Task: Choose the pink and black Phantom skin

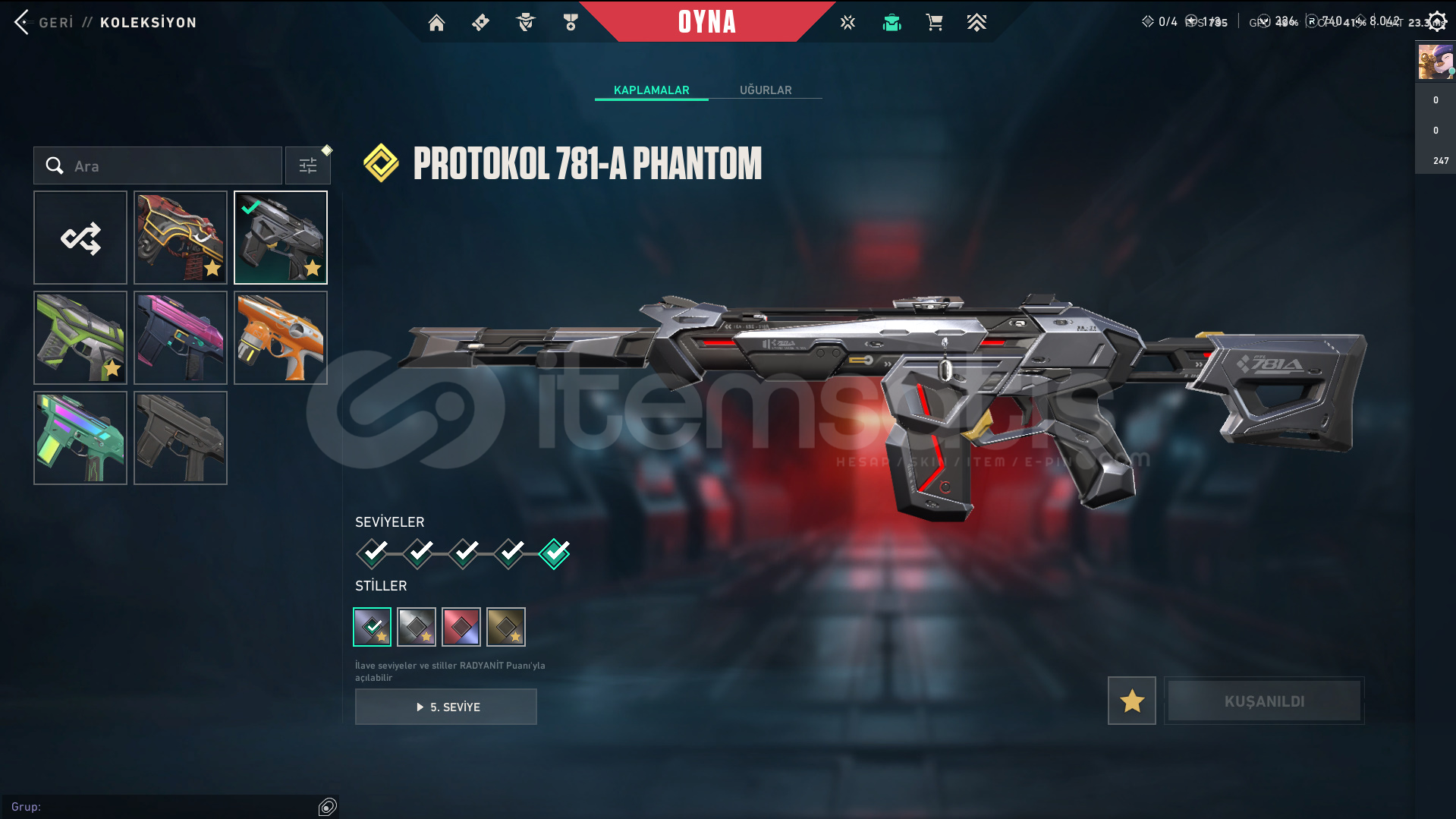Action: tap(181, 338)
